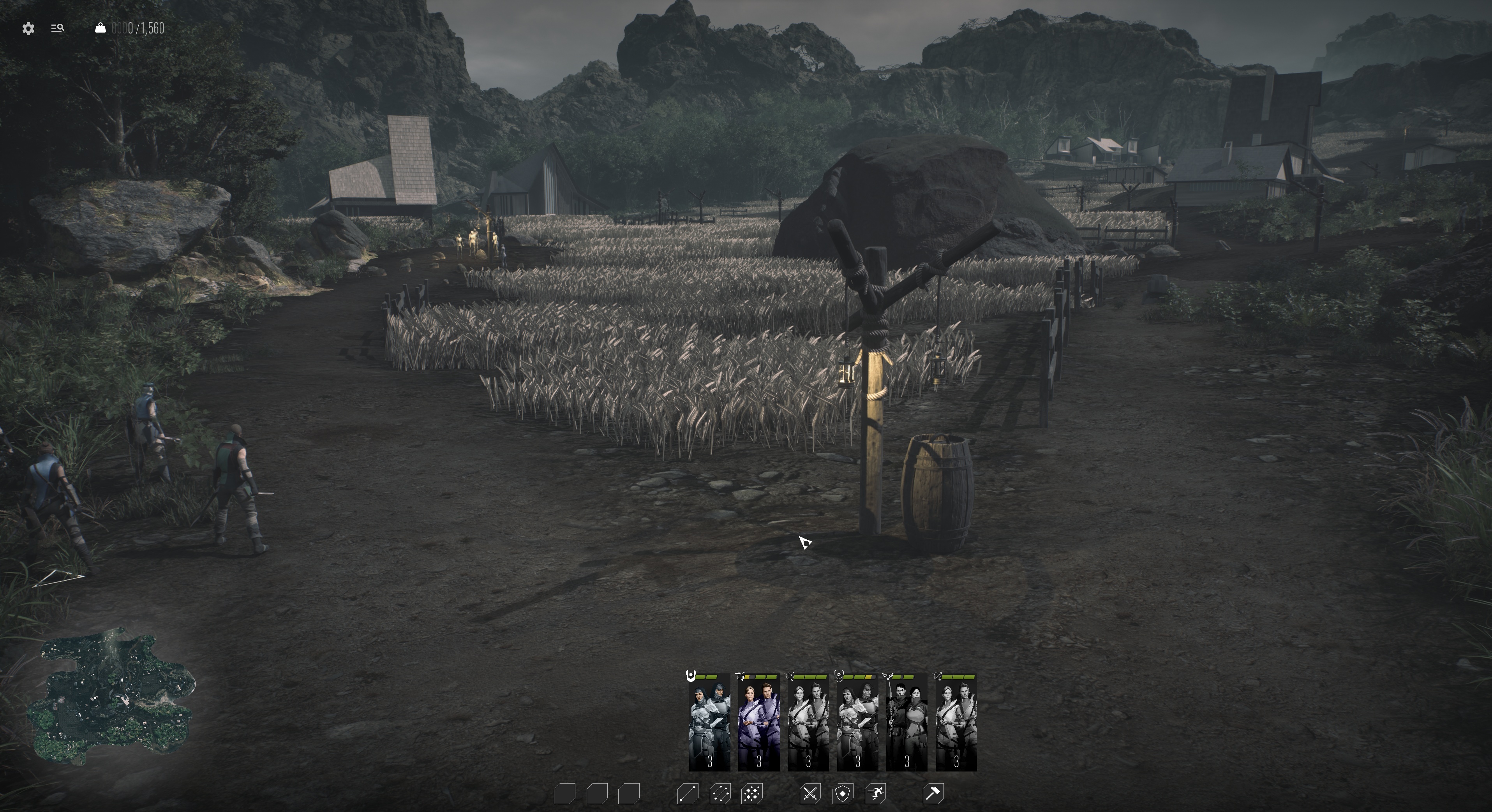Activate the crossed swords attack stance
1492x812 pixels.
pos(810,793)
